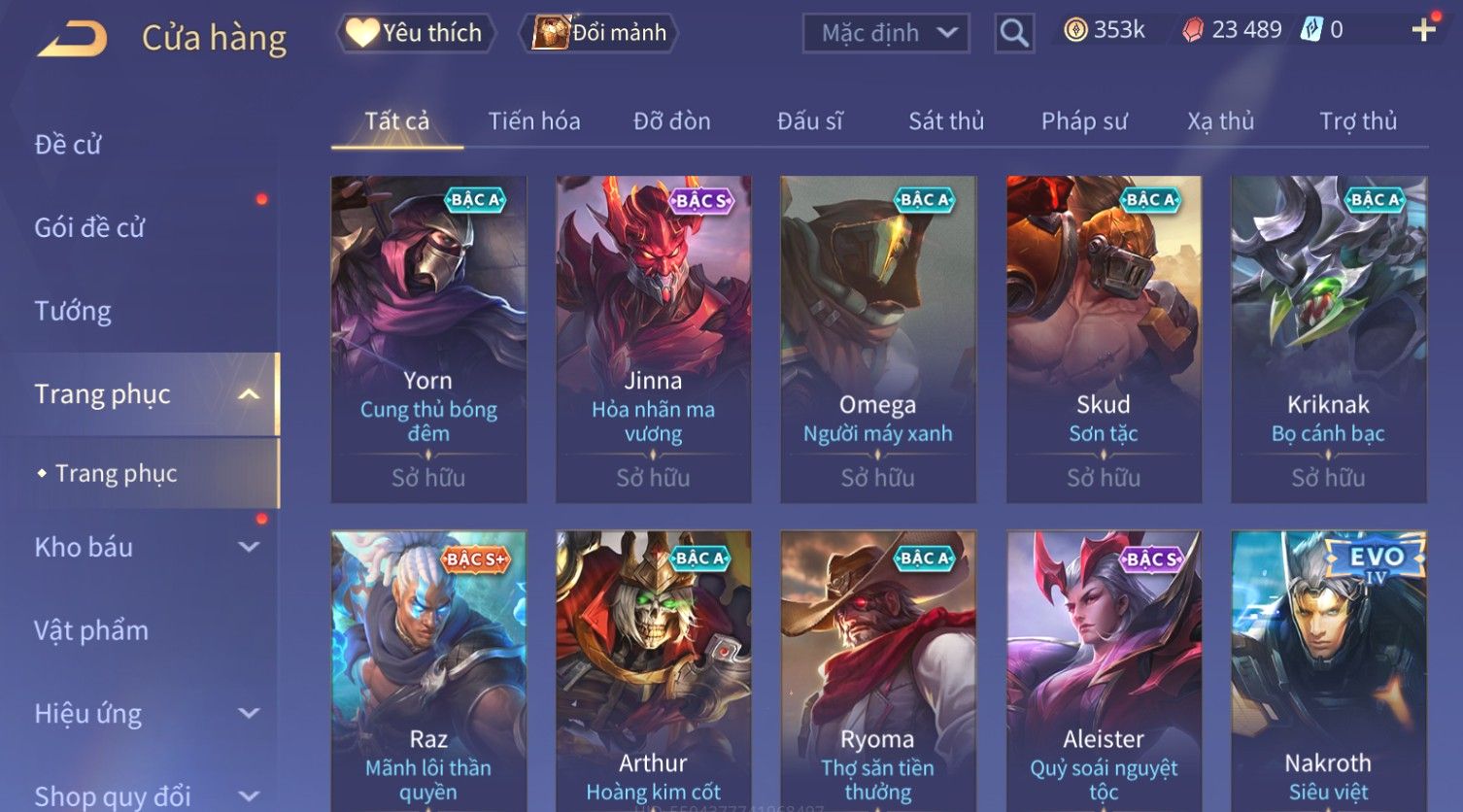This screenshot has height=812, width=1463.
Task: Open the Yêu thích favorites filter
Action: [x=416, y=33]
